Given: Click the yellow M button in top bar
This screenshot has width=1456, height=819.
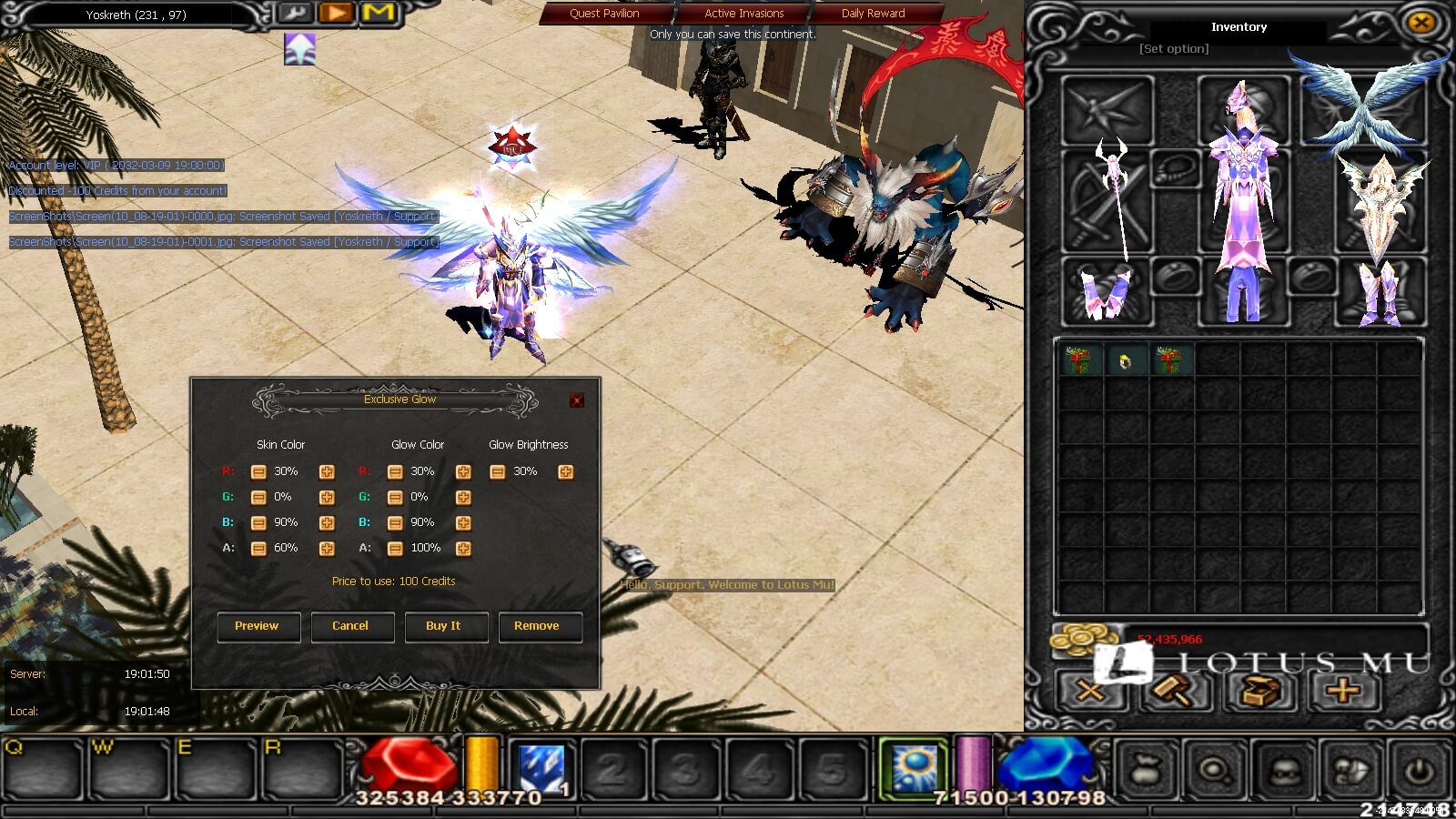Looking at the screenshot, I should (379, 13).
